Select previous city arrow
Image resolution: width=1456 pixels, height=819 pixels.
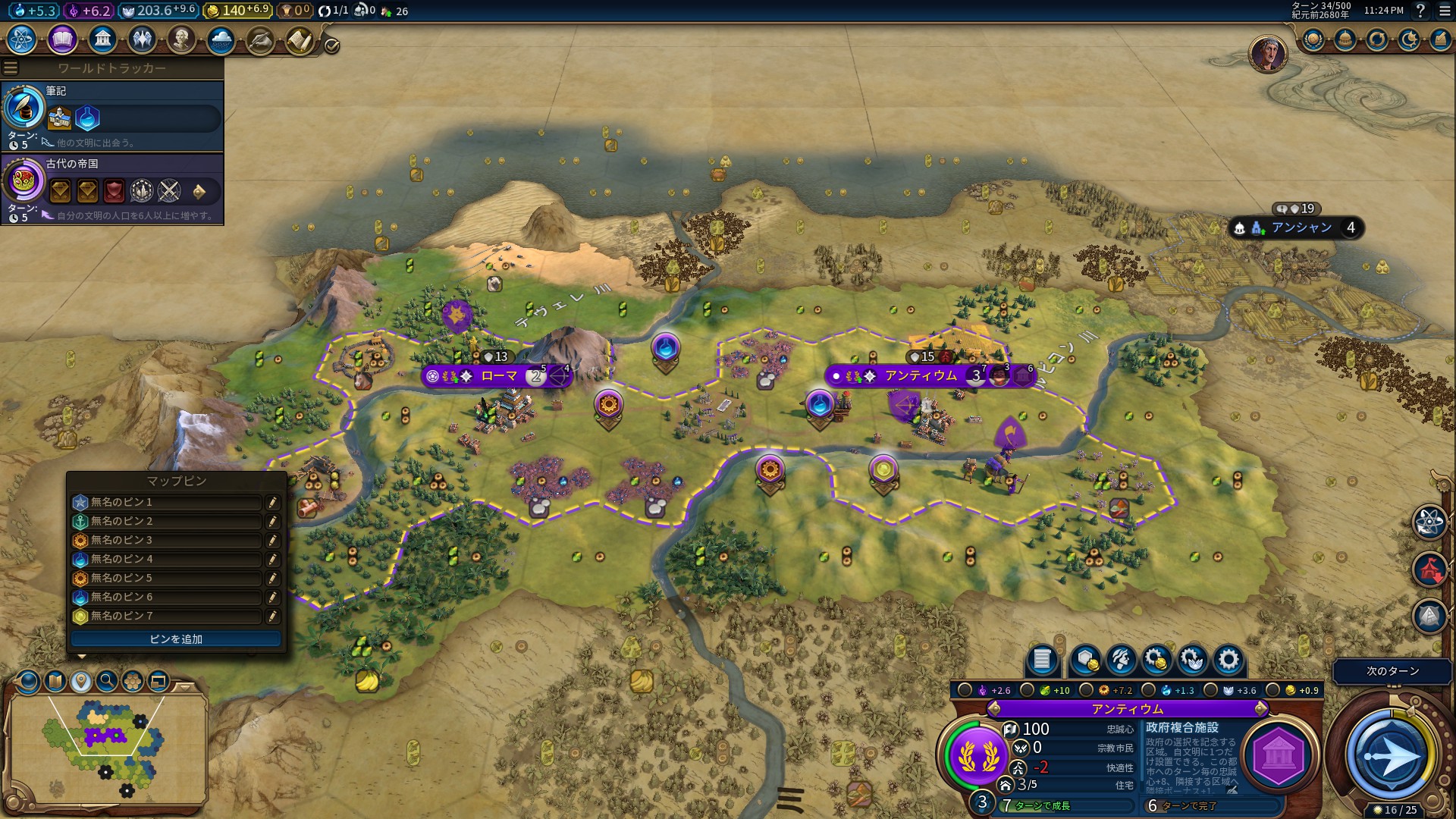[994, 709]
